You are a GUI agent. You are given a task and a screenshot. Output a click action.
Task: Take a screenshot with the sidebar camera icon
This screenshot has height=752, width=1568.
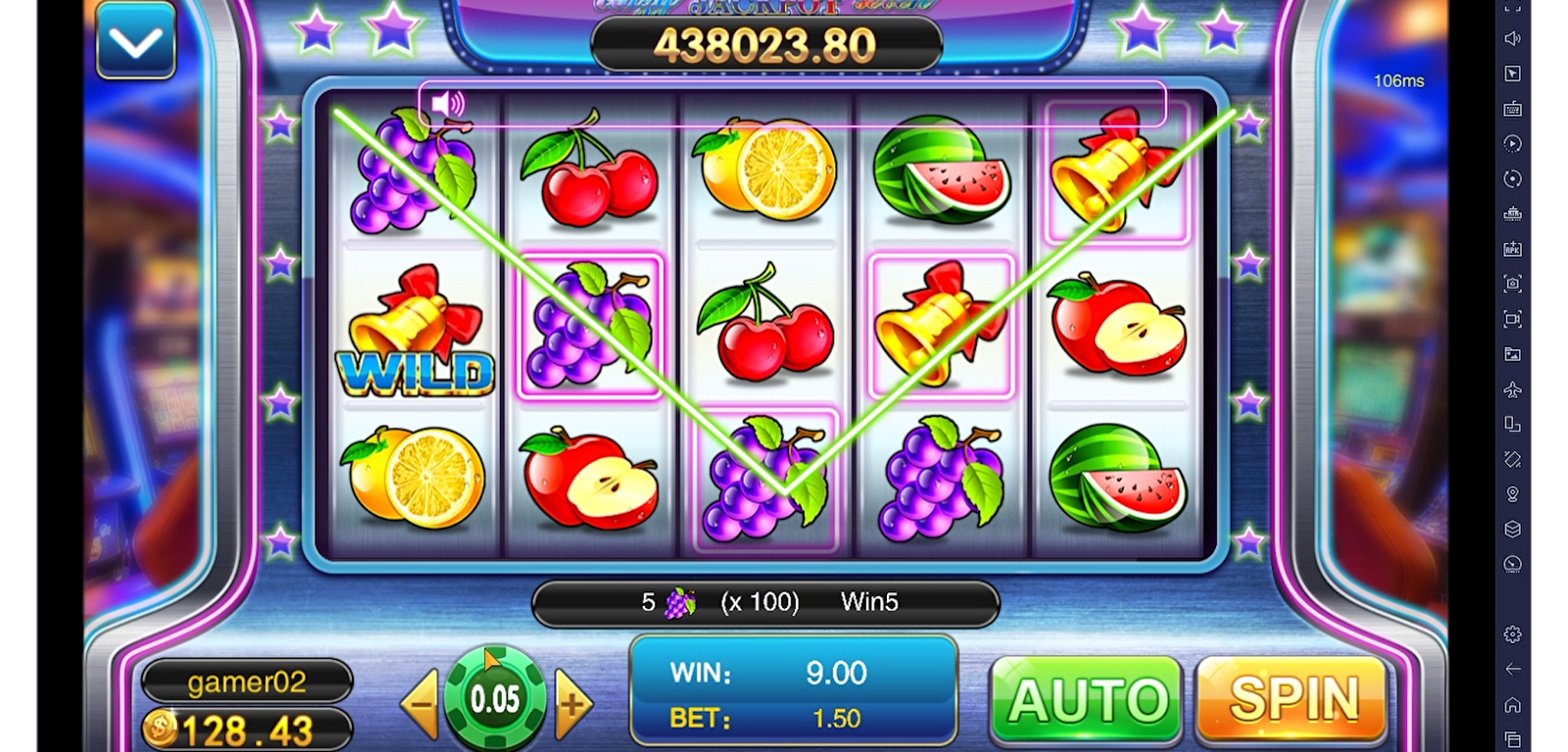pyautogui.click(x=1512, y=283)
